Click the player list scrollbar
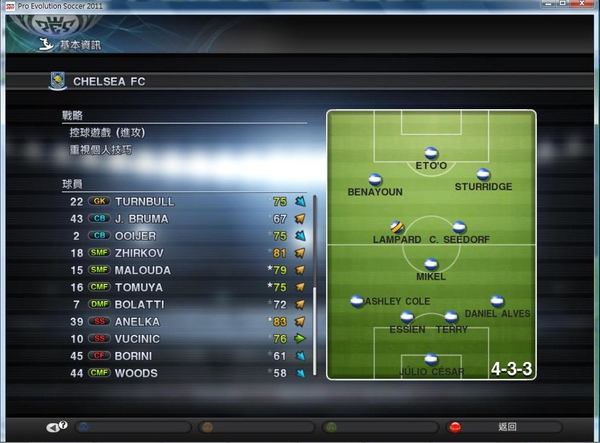 315,250
